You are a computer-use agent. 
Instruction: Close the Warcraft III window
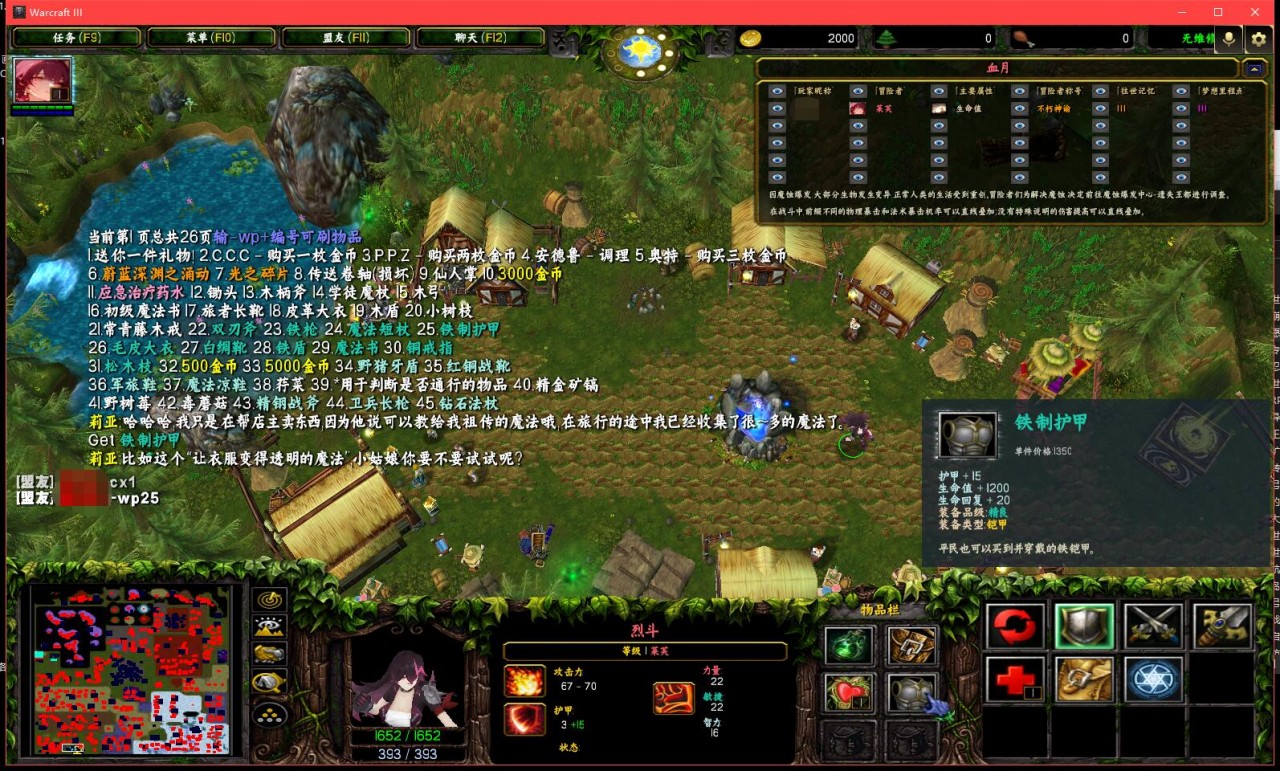(1256, 12)
